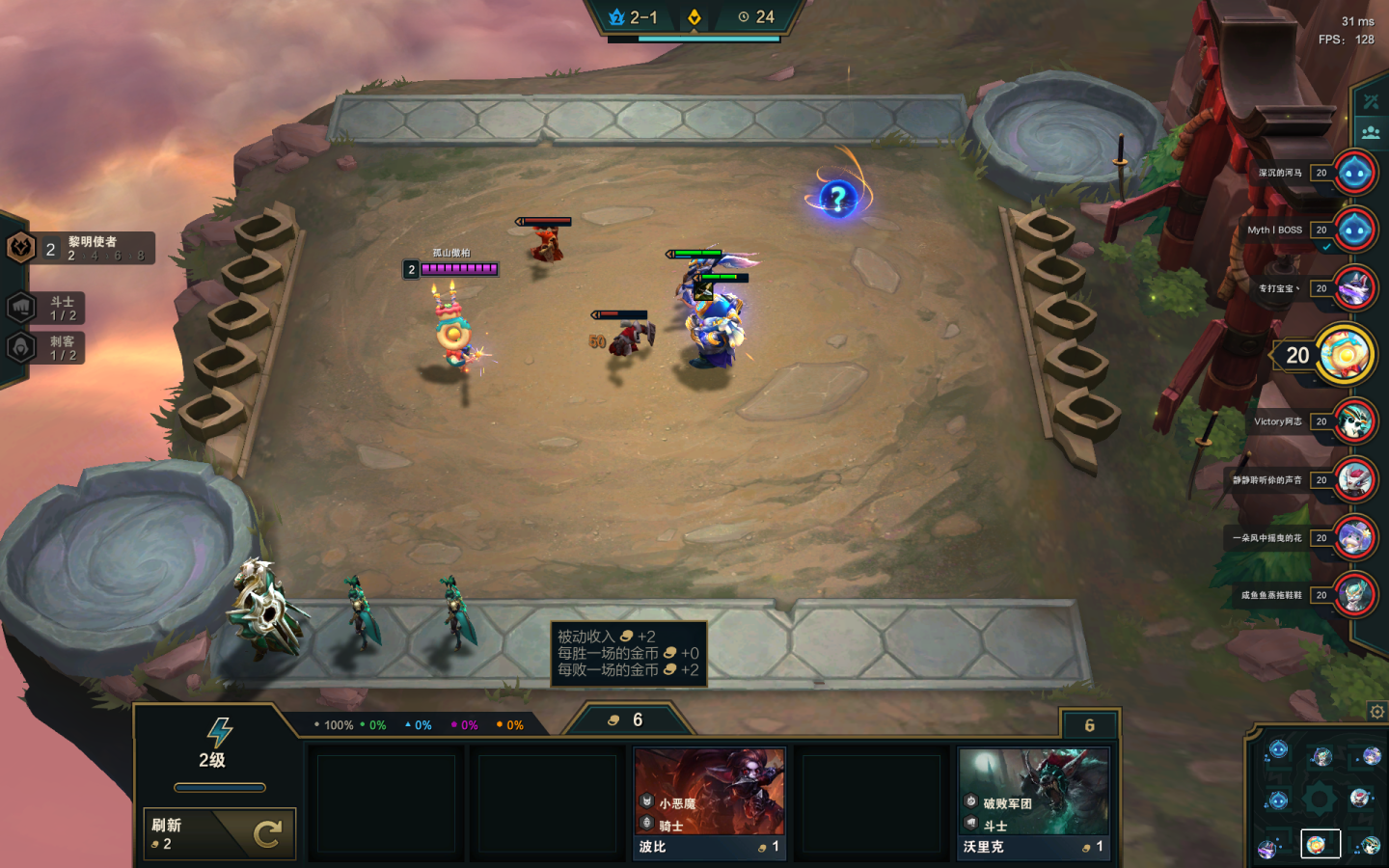Select the 黎明使者 trait entry
This screenshot has height=868, width=1389.
coord(81,249)
